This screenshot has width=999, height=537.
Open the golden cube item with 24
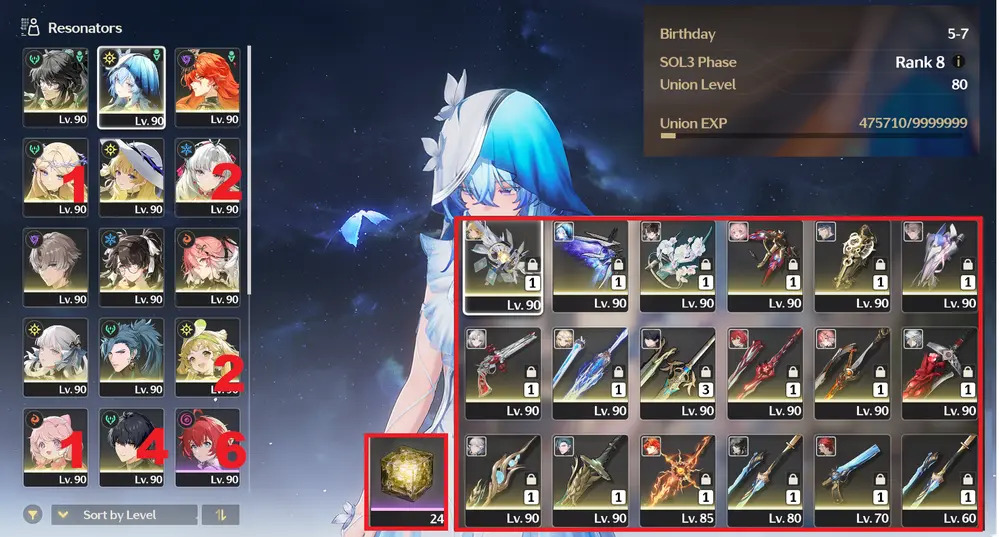(406, 482)
